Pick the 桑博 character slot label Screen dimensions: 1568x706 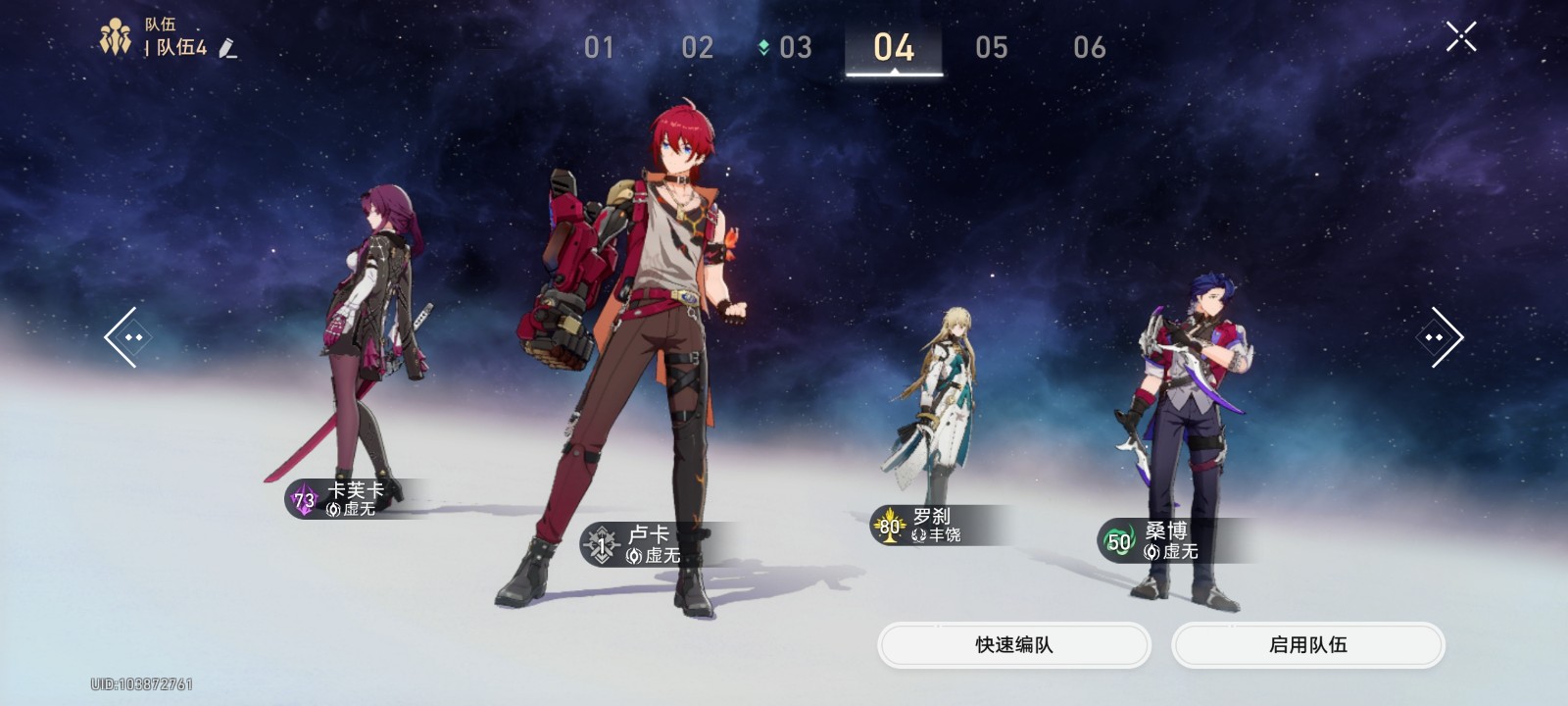pyautogui.click(x=1164, y=540)
